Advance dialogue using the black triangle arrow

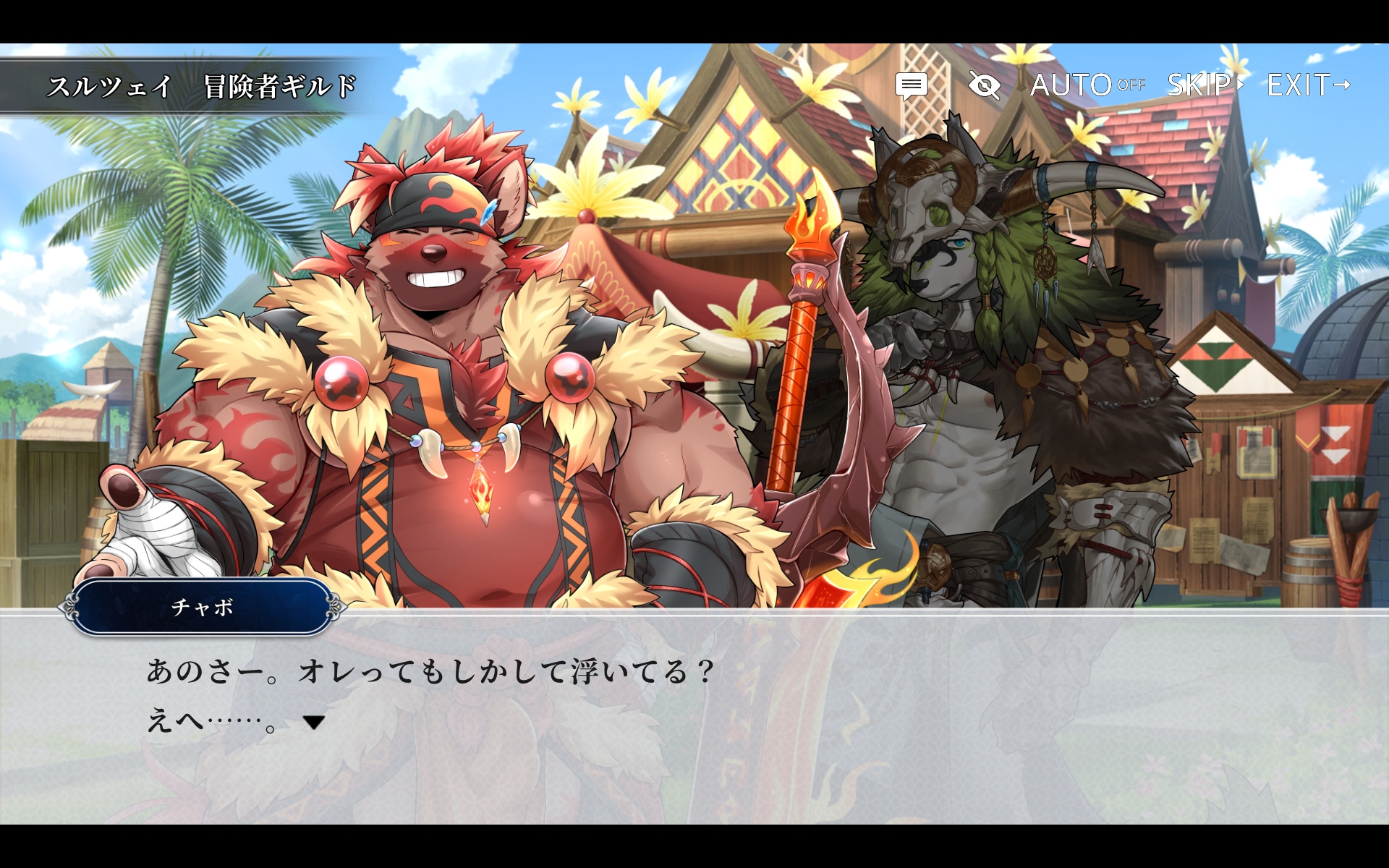(313, 722)
